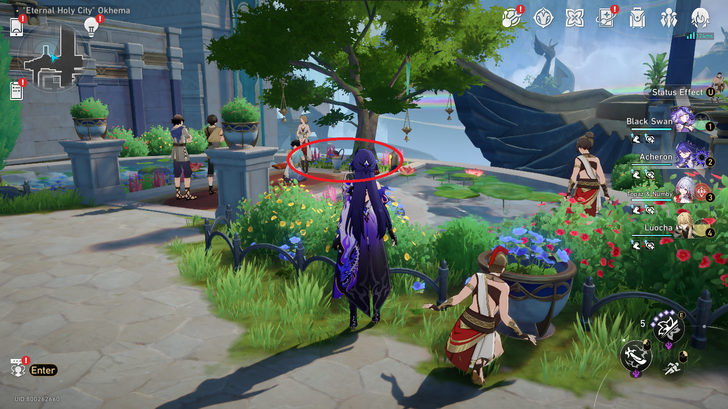The image size is (728, 409).
Task: Open the mission log clipboard icon
Action: 16,91
